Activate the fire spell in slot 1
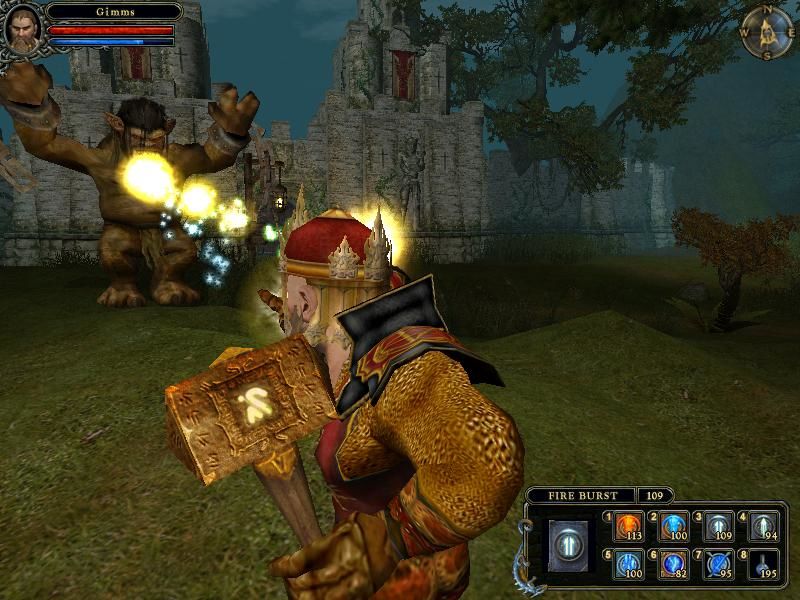800x600 pixels. [x=629, y=526]
